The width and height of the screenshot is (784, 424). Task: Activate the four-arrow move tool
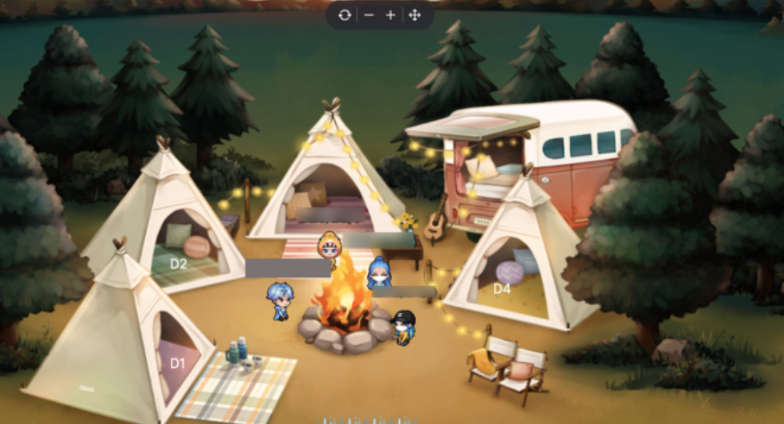pyautogui.click(x=414, y=15)
